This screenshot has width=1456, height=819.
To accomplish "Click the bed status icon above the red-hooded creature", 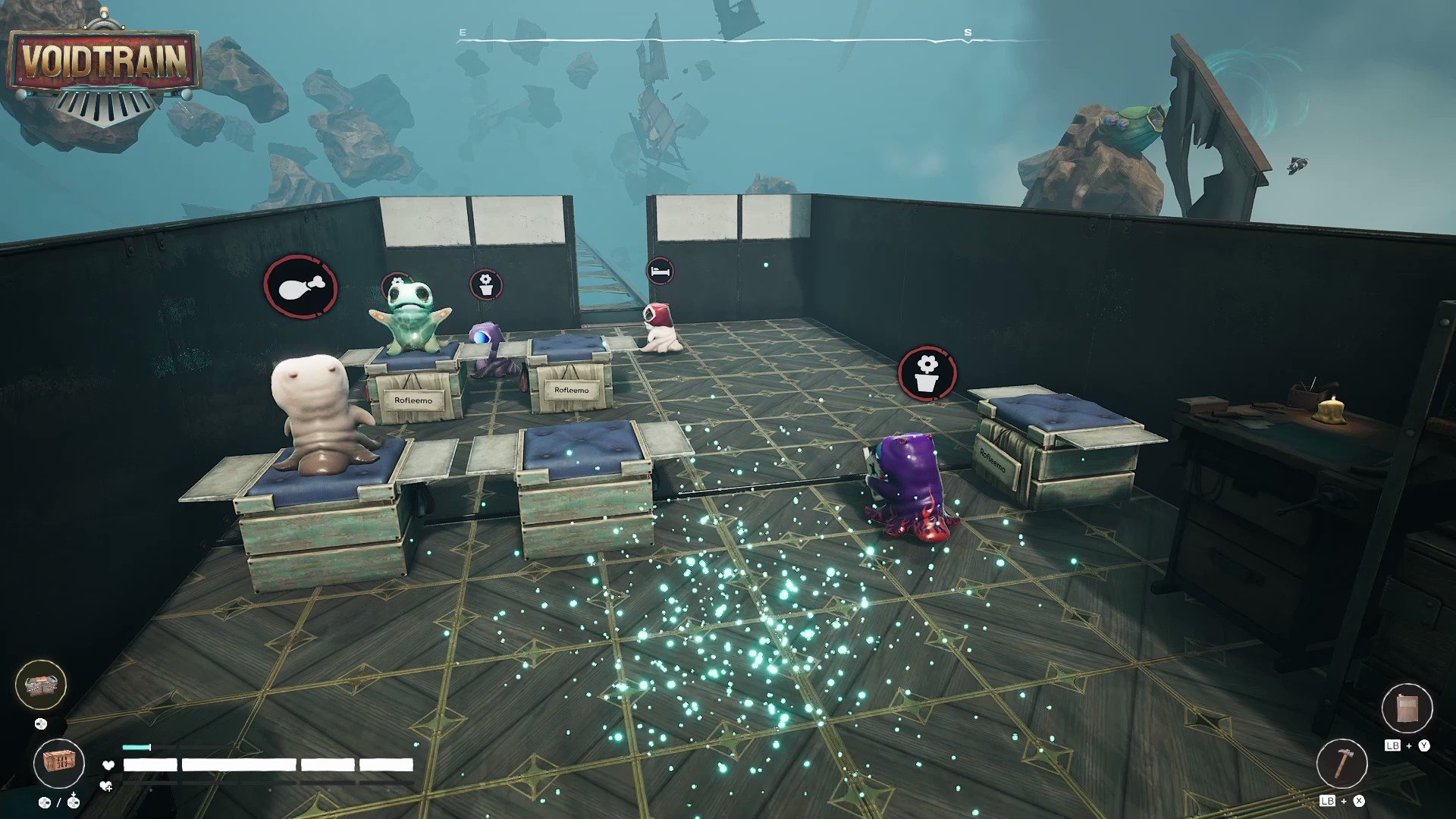I will tap(661, 270).
